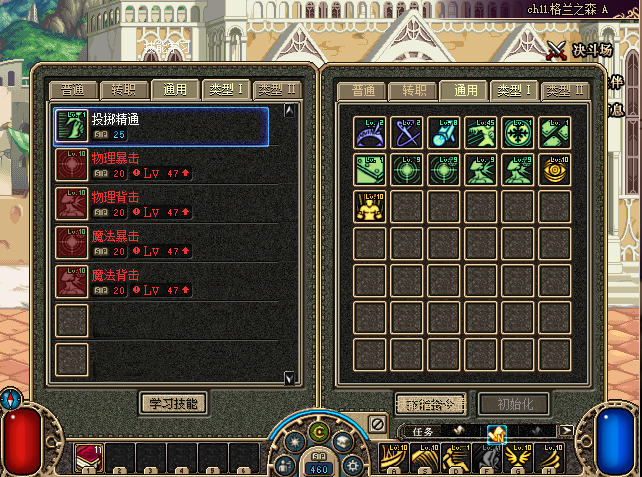Click the snowflake circle skill icon

(x=519, y=132)
